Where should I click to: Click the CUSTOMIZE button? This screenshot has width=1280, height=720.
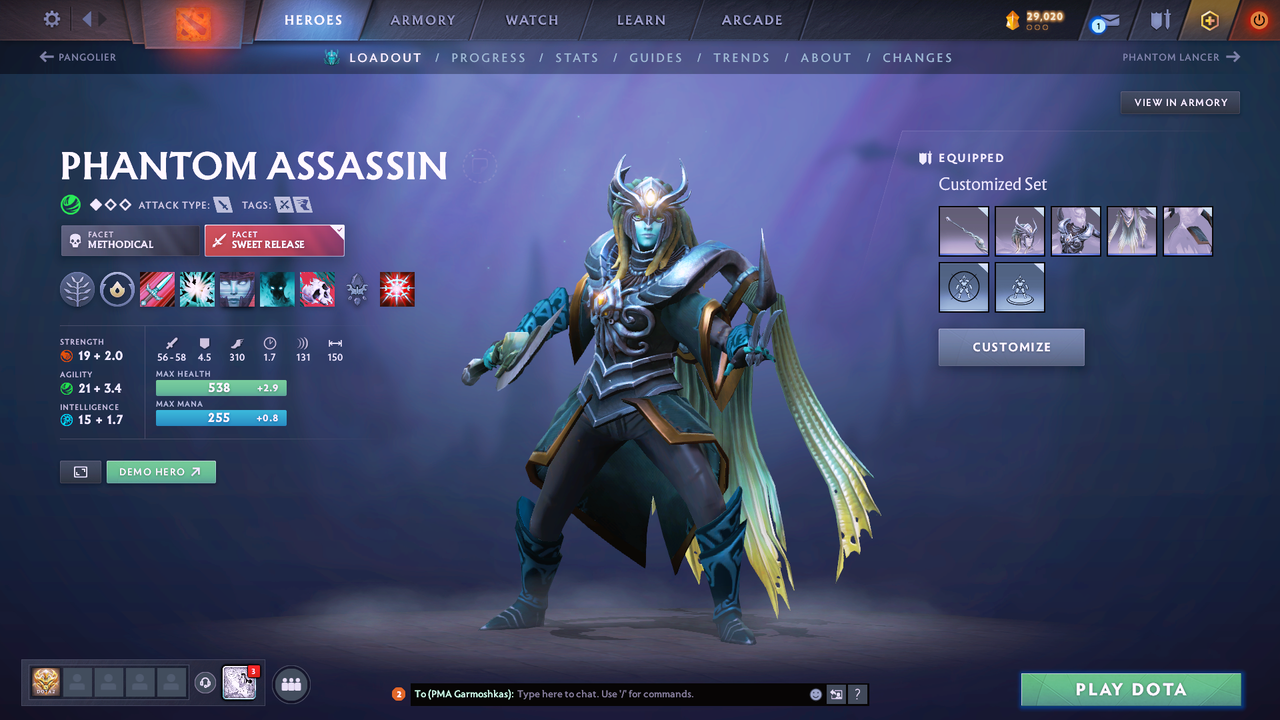pos(1011,347)
